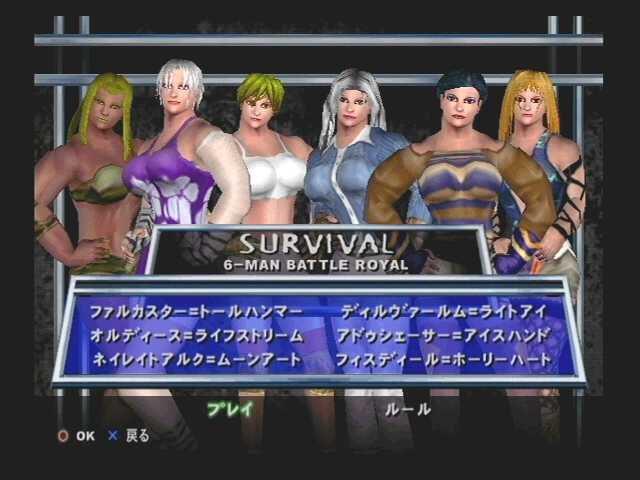640x480 pixels.
Task: Open the ルール (Rules) option
Action: (409, 408)
